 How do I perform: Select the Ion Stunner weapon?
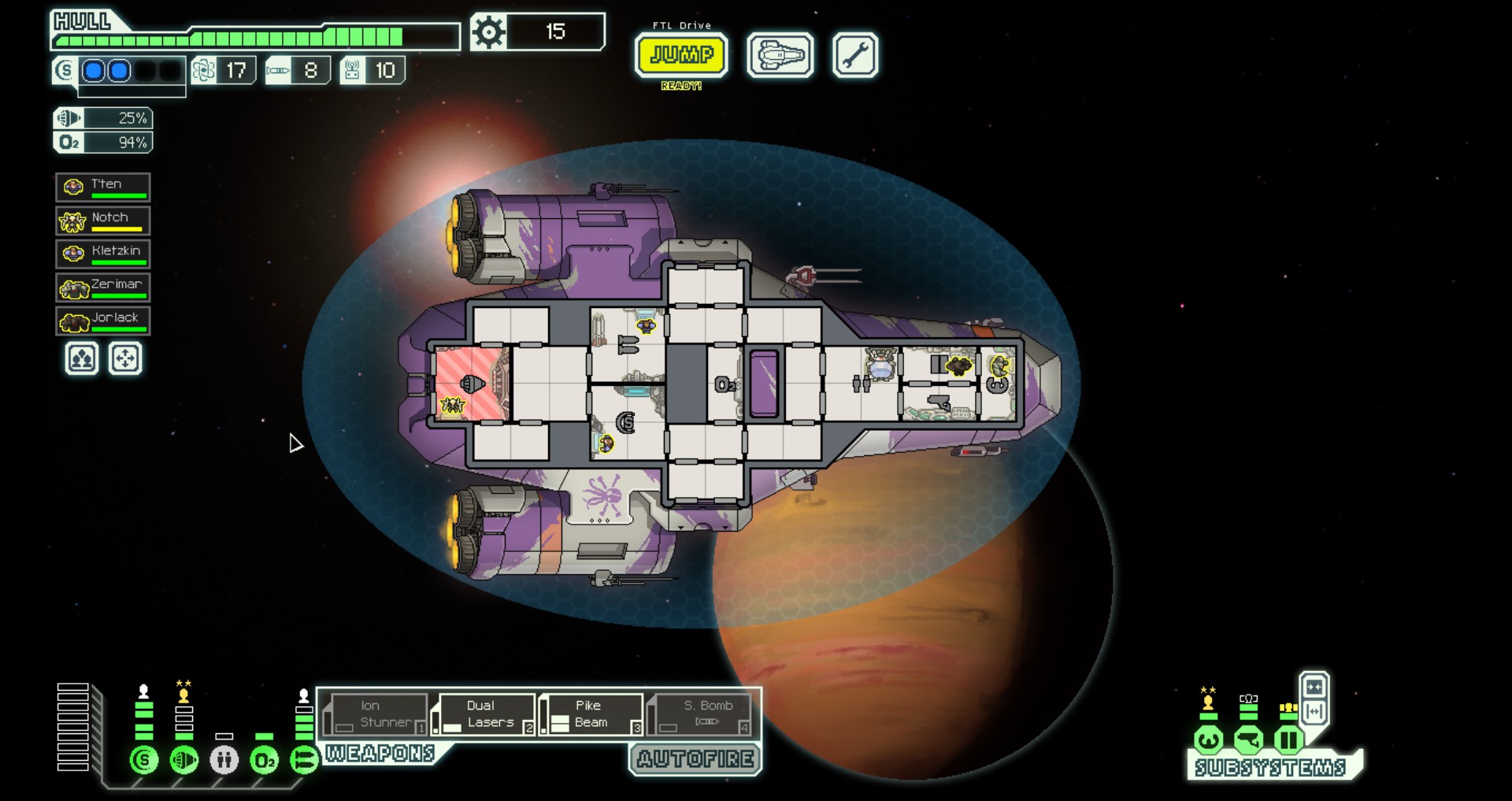pyautogui.click(x=376, y=714)
